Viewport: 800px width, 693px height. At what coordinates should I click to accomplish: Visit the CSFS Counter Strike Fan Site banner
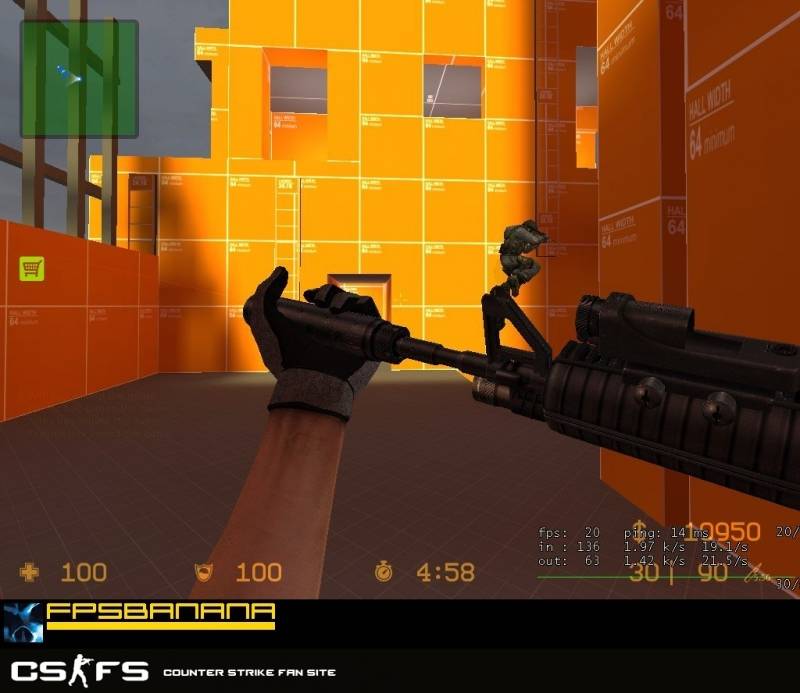[172, 671]
